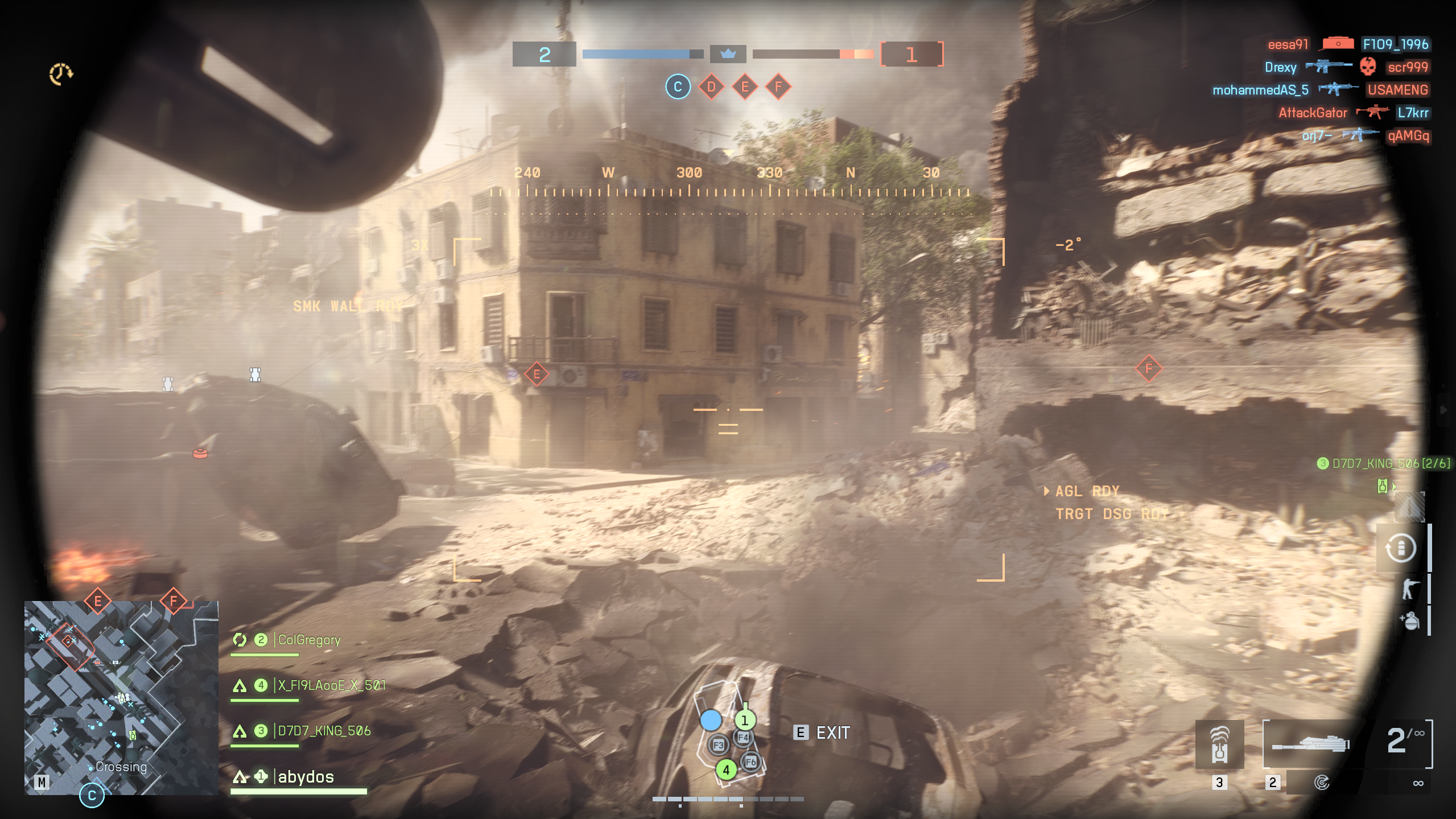Image resolution: width=1456 pixels, height=819 pixels.
Task: Select abydos in the squad list
Action: 306,777
